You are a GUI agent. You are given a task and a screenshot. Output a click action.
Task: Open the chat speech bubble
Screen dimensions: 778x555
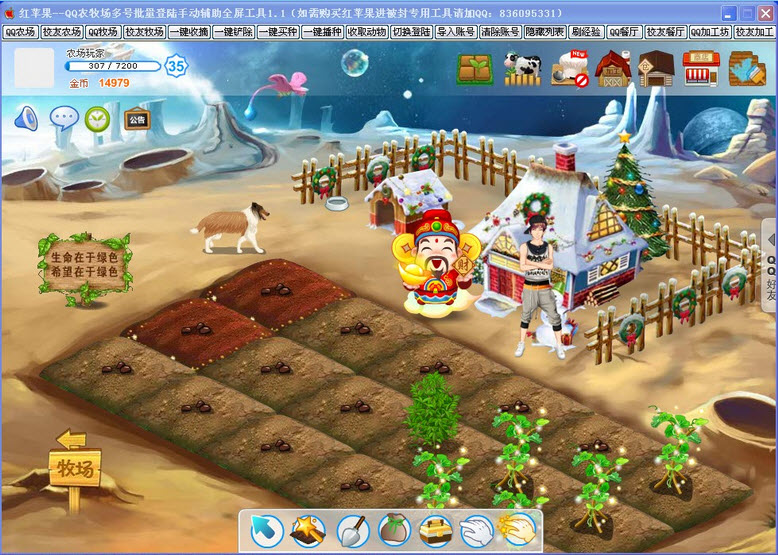(x=64, y=119)
